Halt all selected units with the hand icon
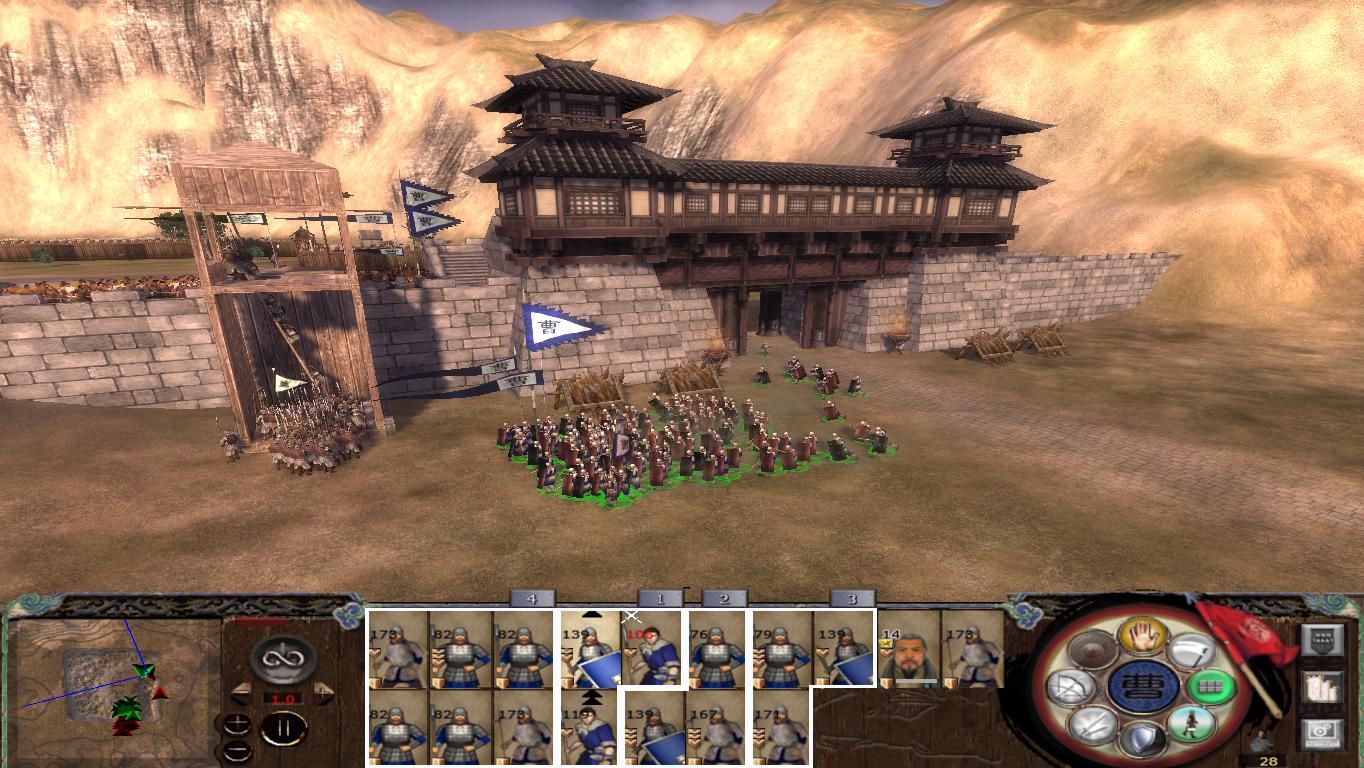 tap(1143, 638)
